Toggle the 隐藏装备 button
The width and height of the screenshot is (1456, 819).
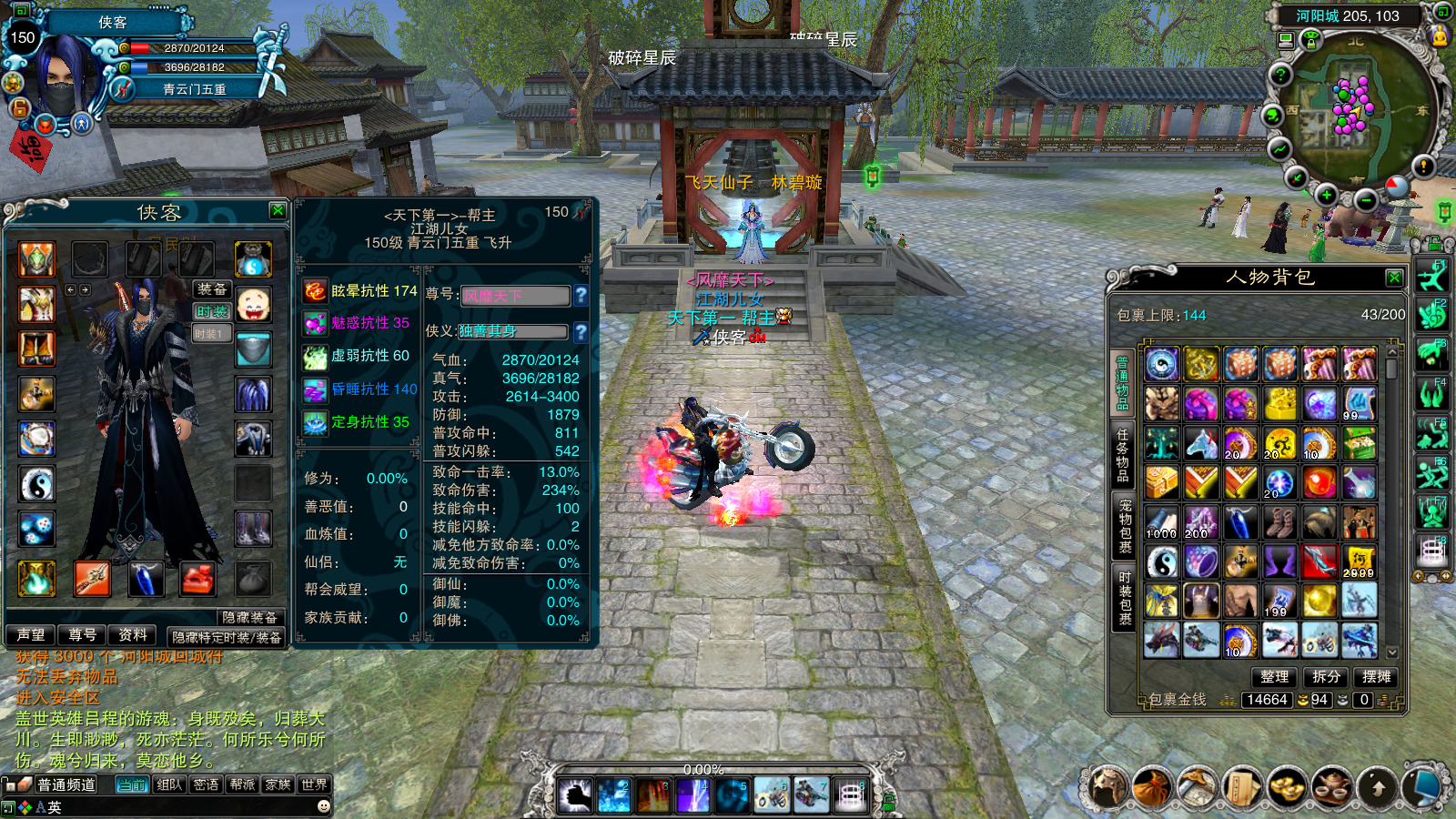(x=249, y=617)
